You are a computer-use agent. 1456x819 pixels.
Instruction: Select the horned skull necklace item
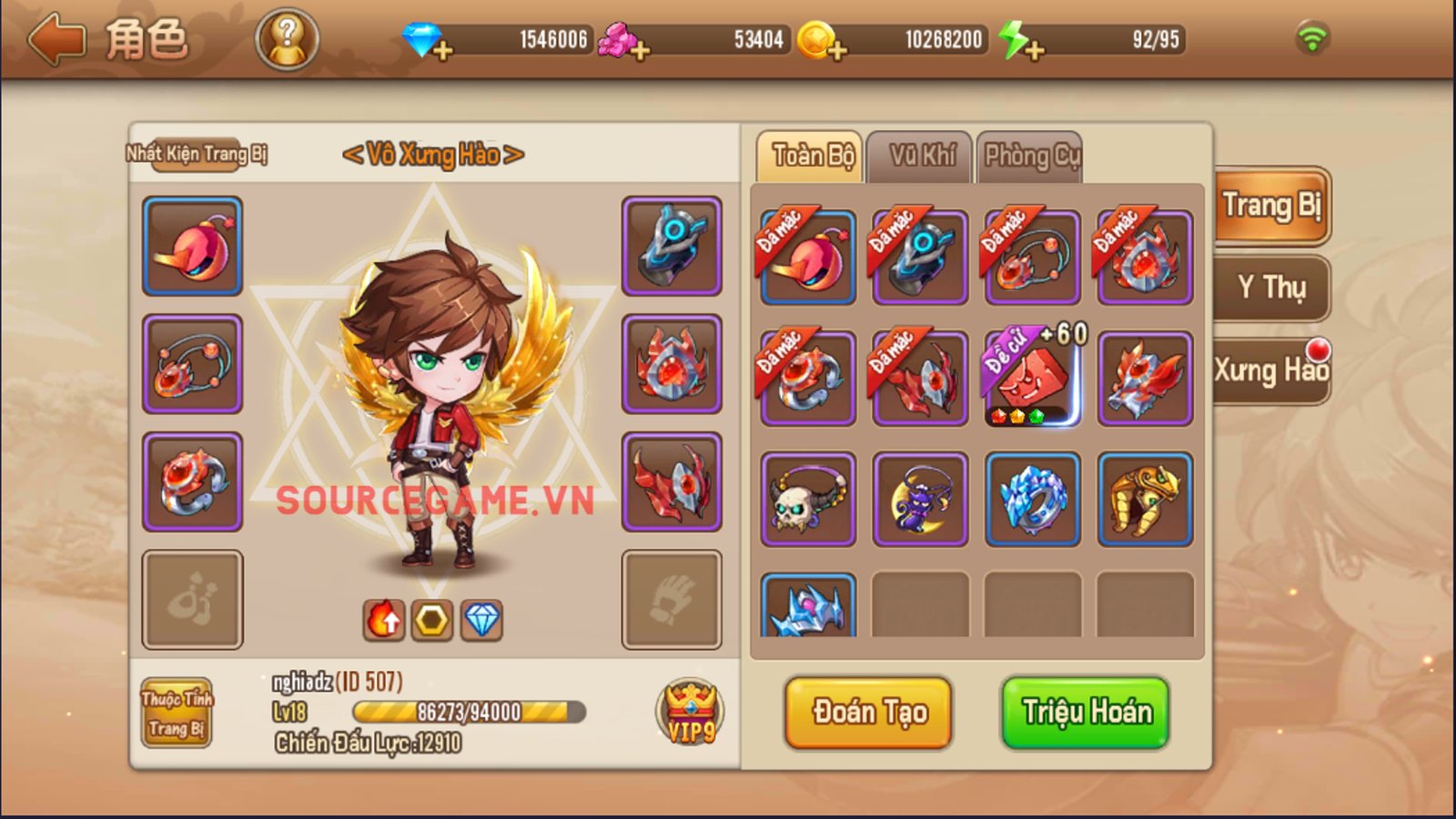tap(808, 499)
